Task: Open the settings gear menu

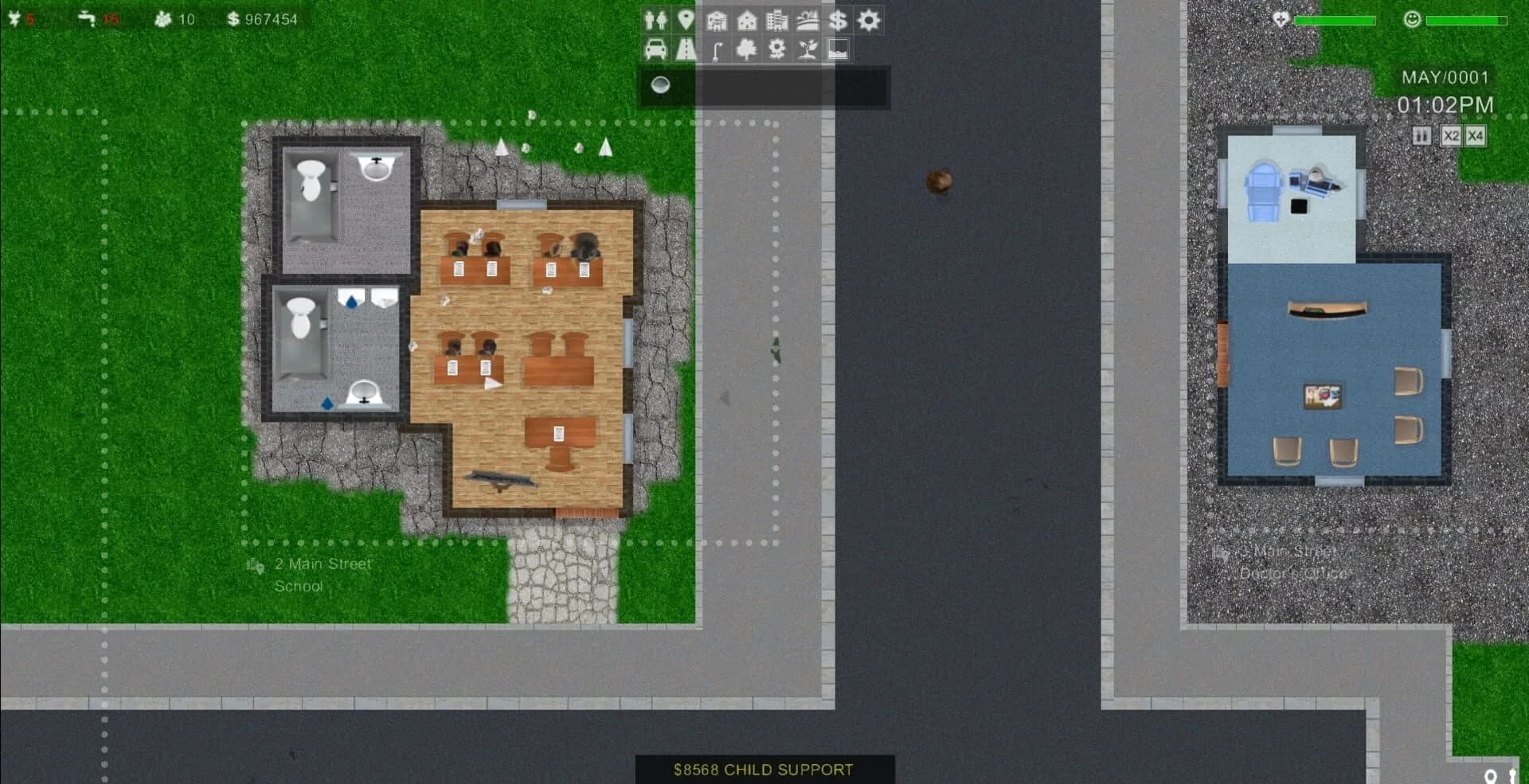Action: tap(868, 21)
